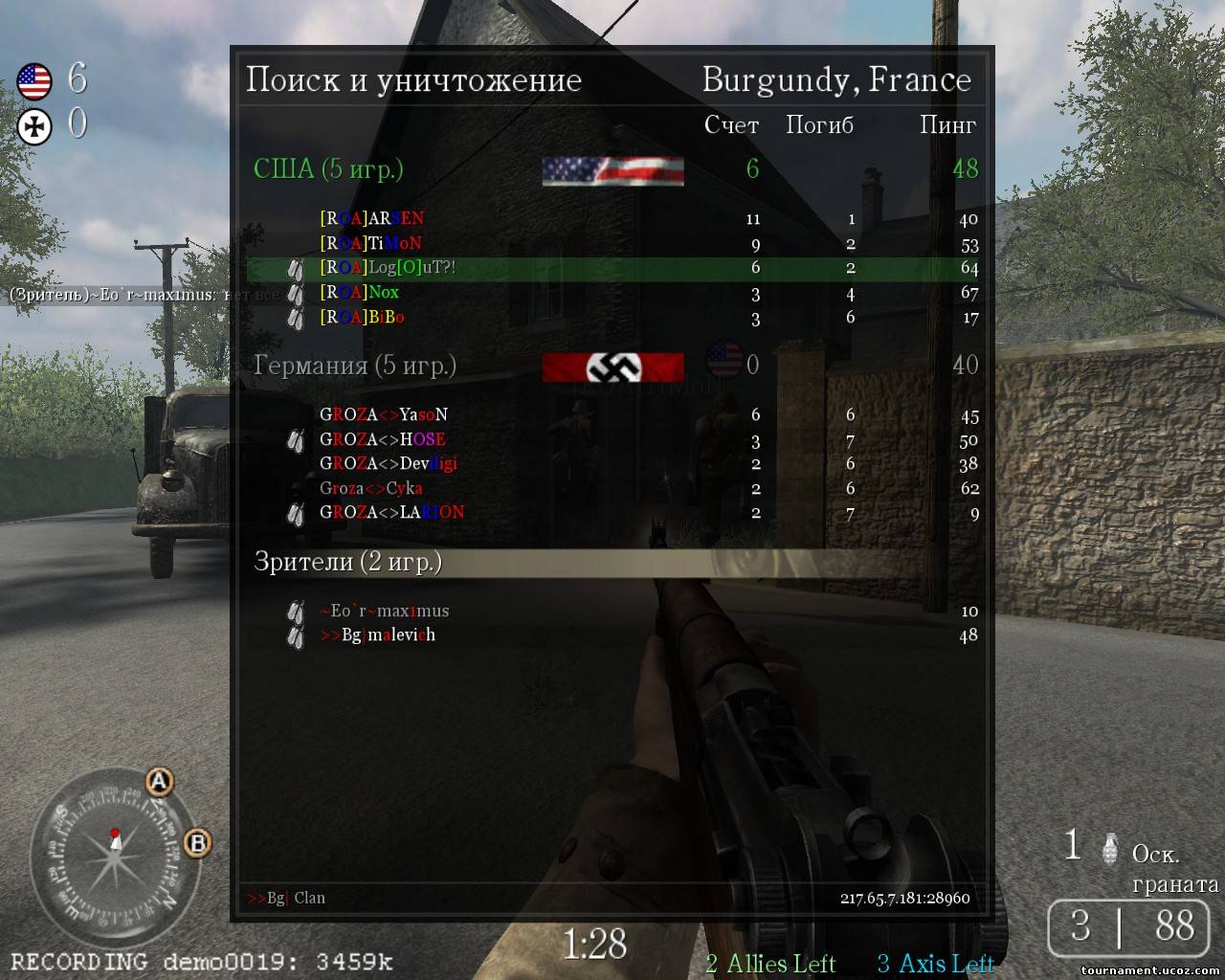Select player GROZA<>HOSE
Image resolution: width=1225 pixels, height=980 pixels.
[x=383, y=439]
